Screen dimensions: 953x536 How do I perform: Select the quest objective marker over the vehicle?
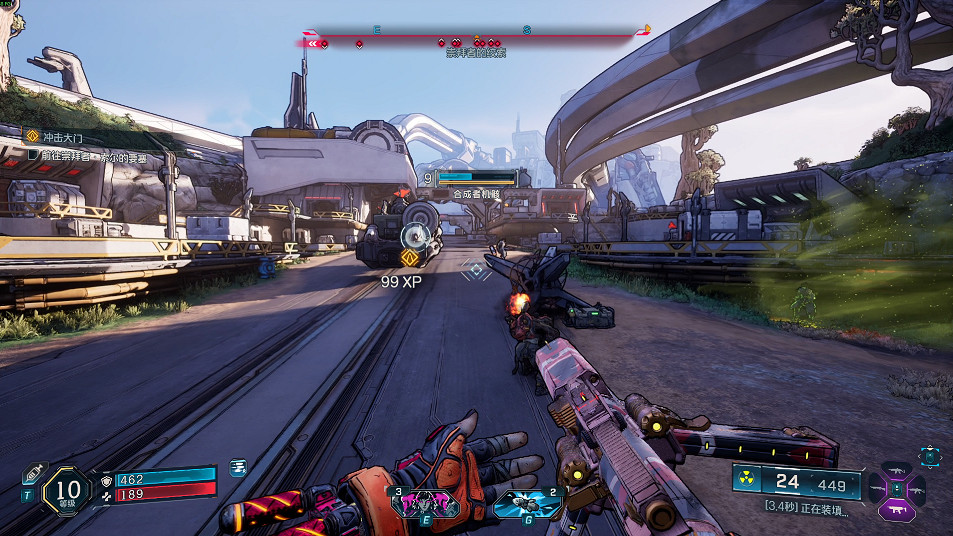[x=408, y=258]
